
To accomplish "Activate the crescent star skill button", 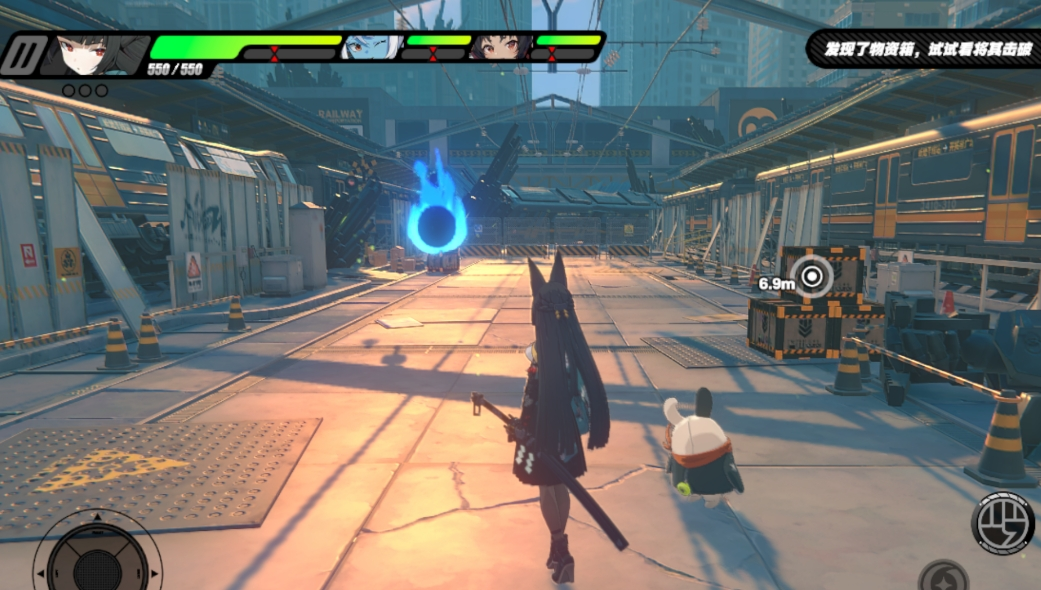I will click(x=942, y=577).
